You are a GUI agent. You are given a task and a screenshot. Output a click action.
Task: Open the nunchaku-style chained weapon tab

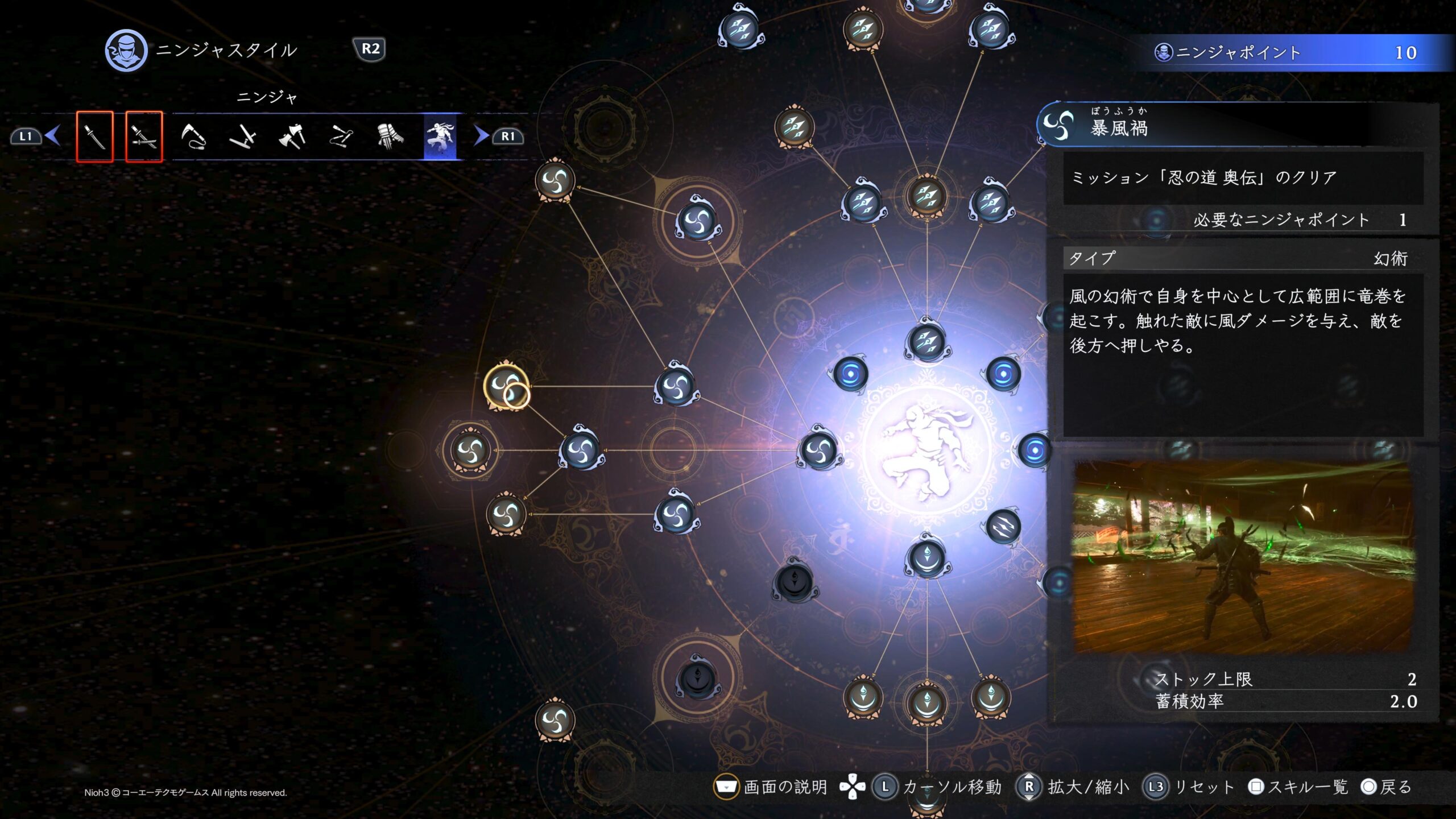341,136
